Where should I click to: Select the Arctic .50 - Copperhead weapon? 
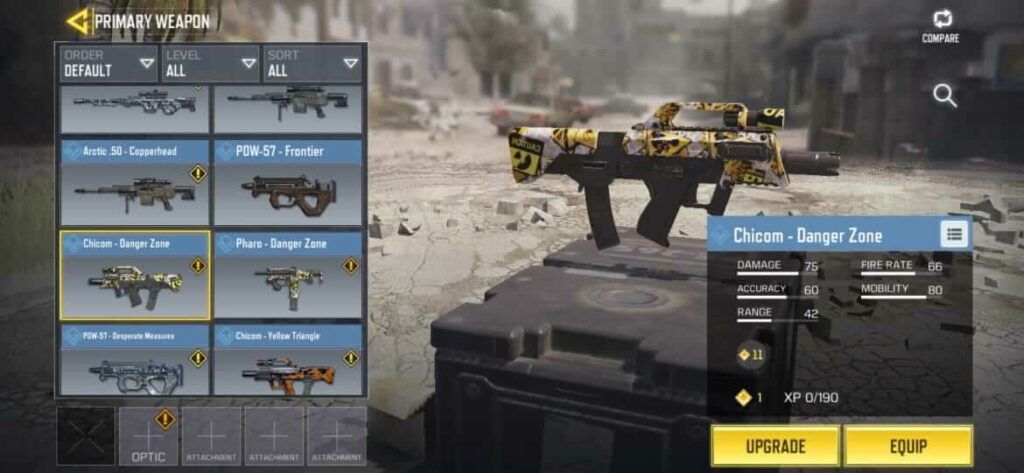click(135, 183)
